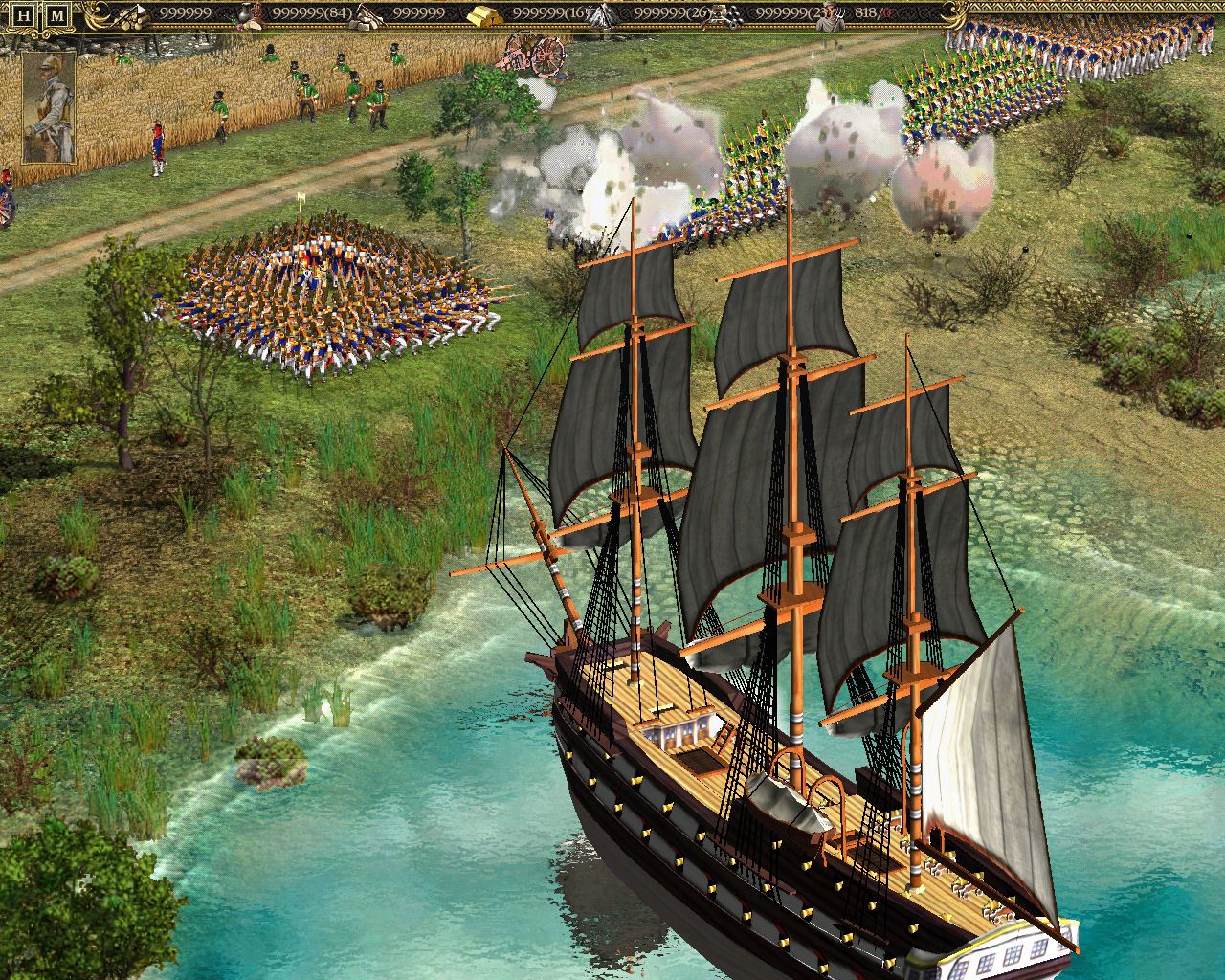Select the unit marching along the dirt road
Image resolution: width=1225 pixels, height=980 pixels.
click(x=158, y=148)
